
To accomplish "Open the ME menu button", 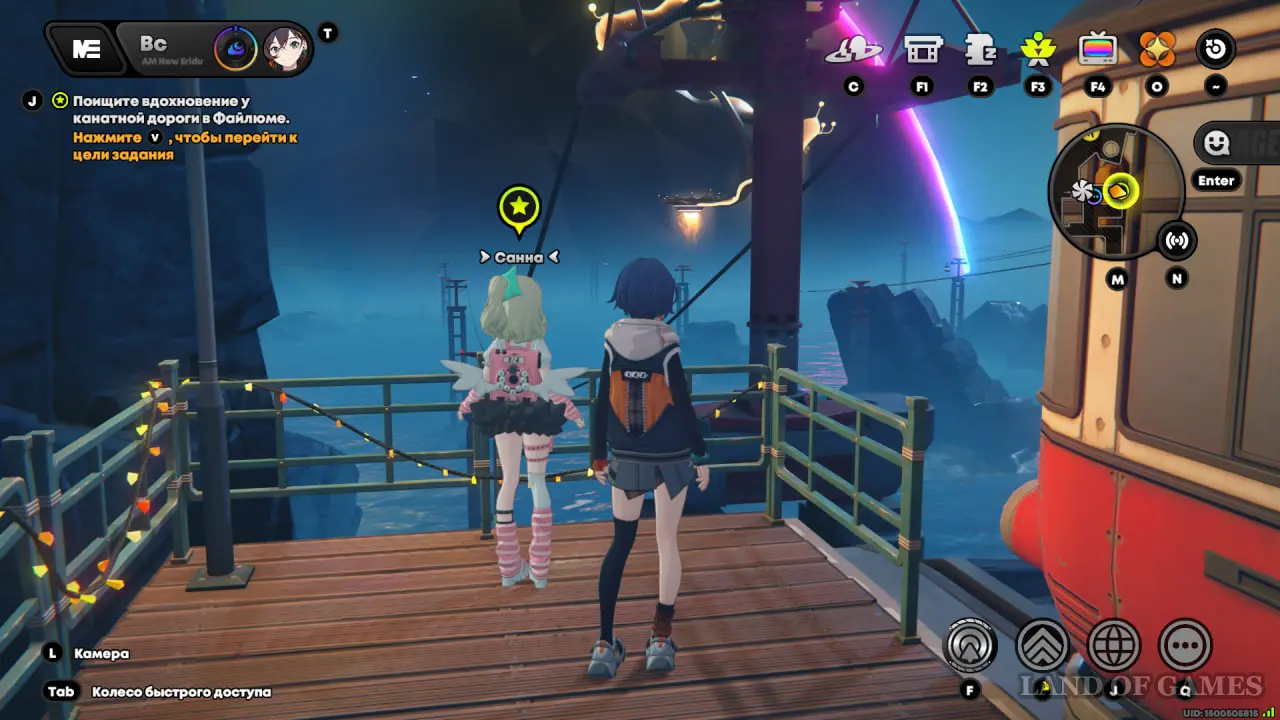I will 86,49.
